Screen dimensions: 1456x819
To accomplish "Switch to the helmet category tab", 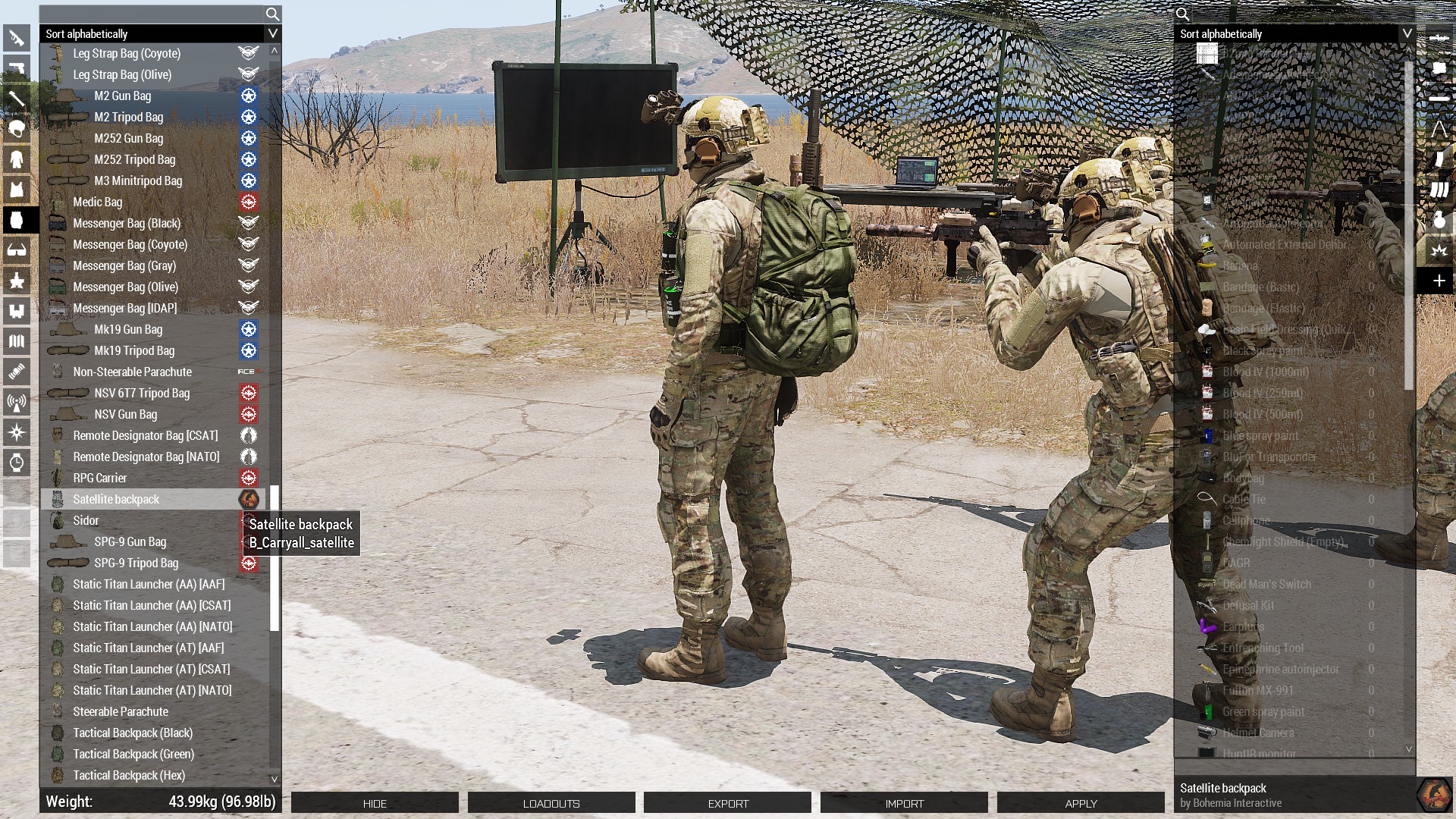I will coord(17,129).
